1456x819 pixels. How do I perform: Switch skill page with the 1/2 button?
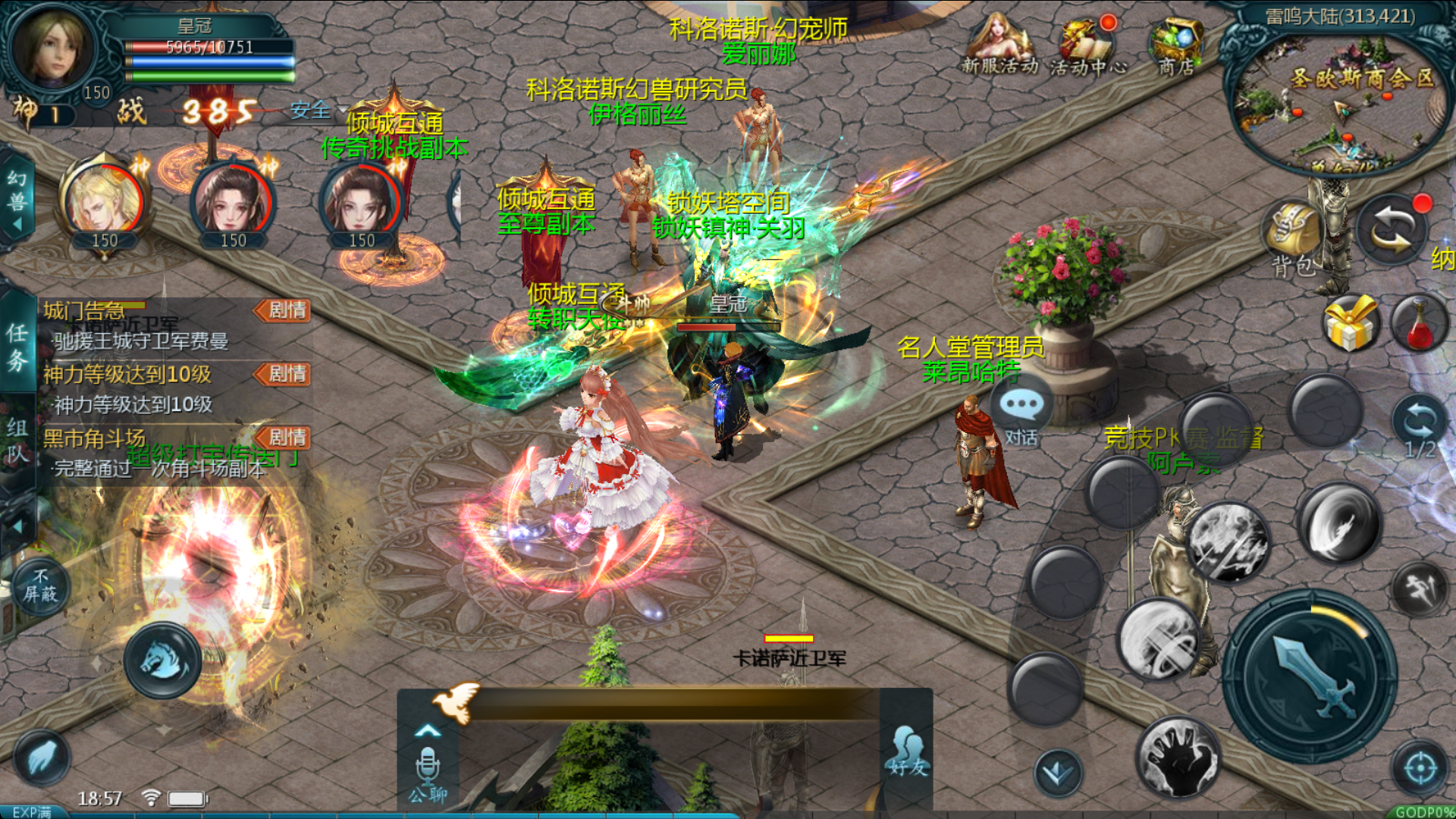coord(1419,426)
